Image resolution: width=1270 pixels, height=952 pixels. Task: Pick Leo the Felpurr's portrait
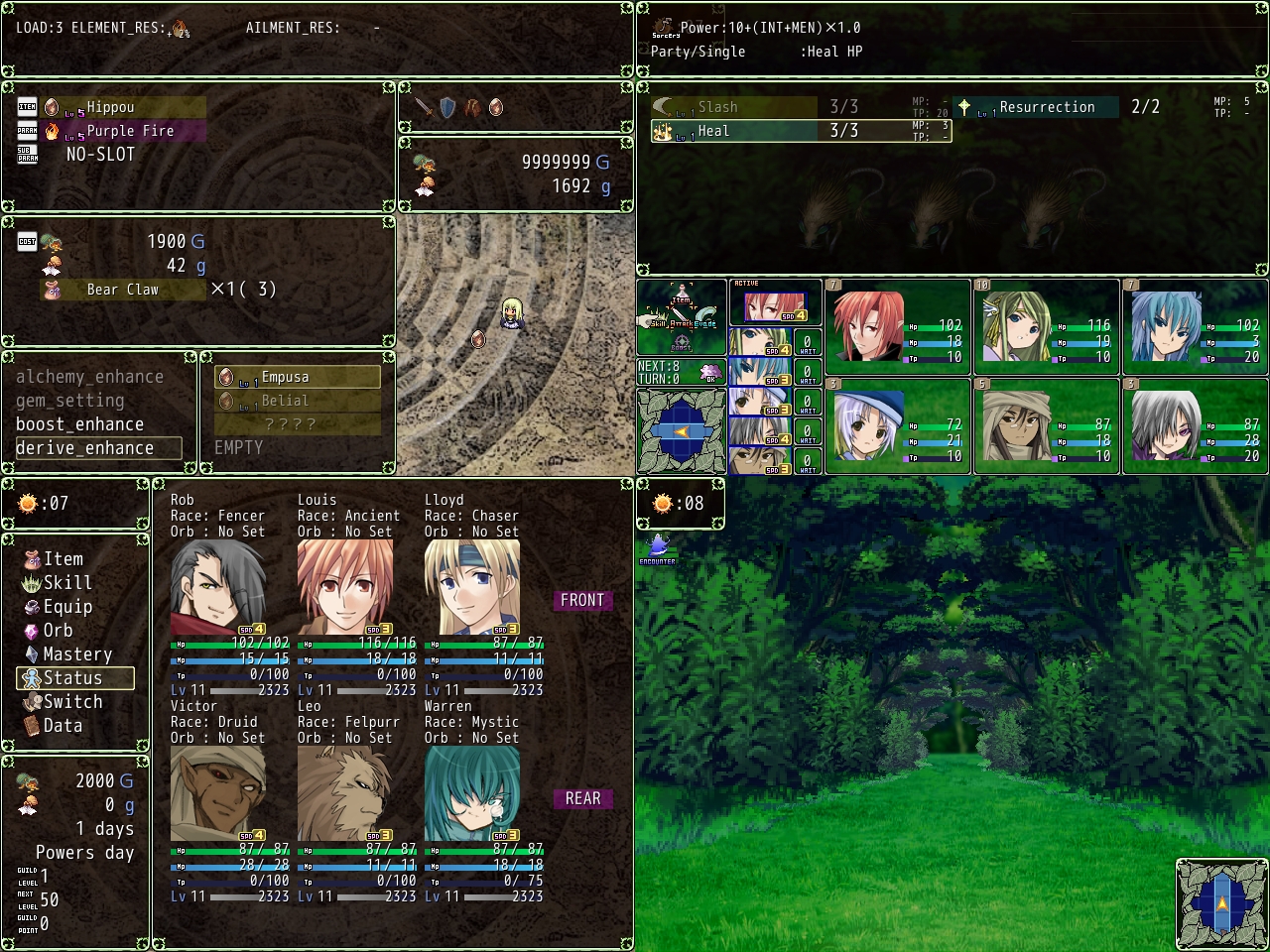pos(345,793)
